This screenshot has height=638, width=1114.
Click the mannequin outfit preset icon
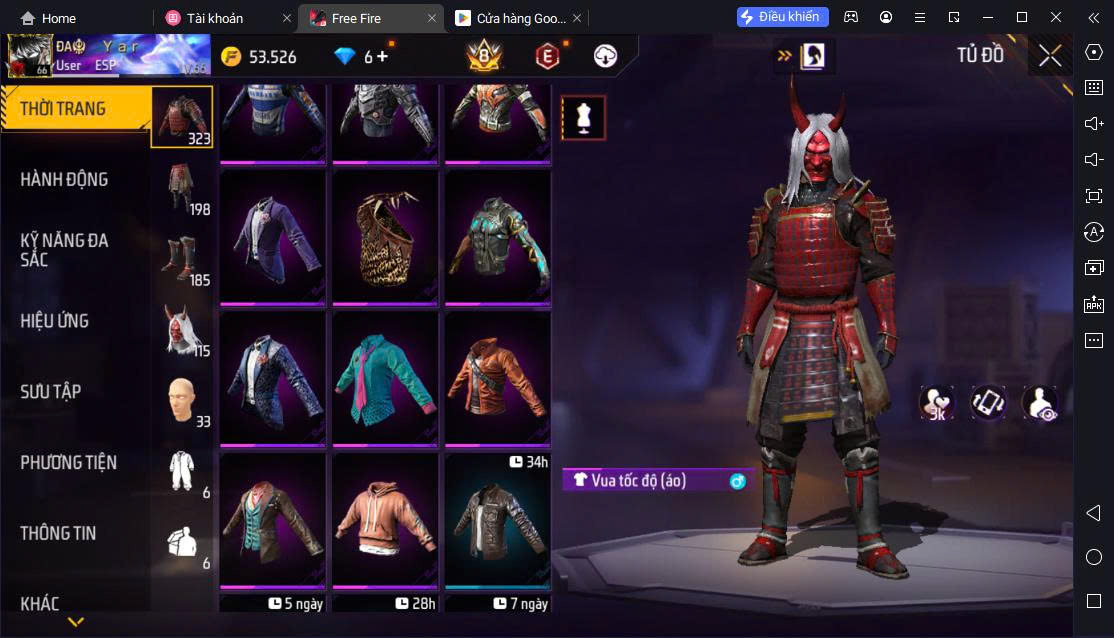click(583, 118)
